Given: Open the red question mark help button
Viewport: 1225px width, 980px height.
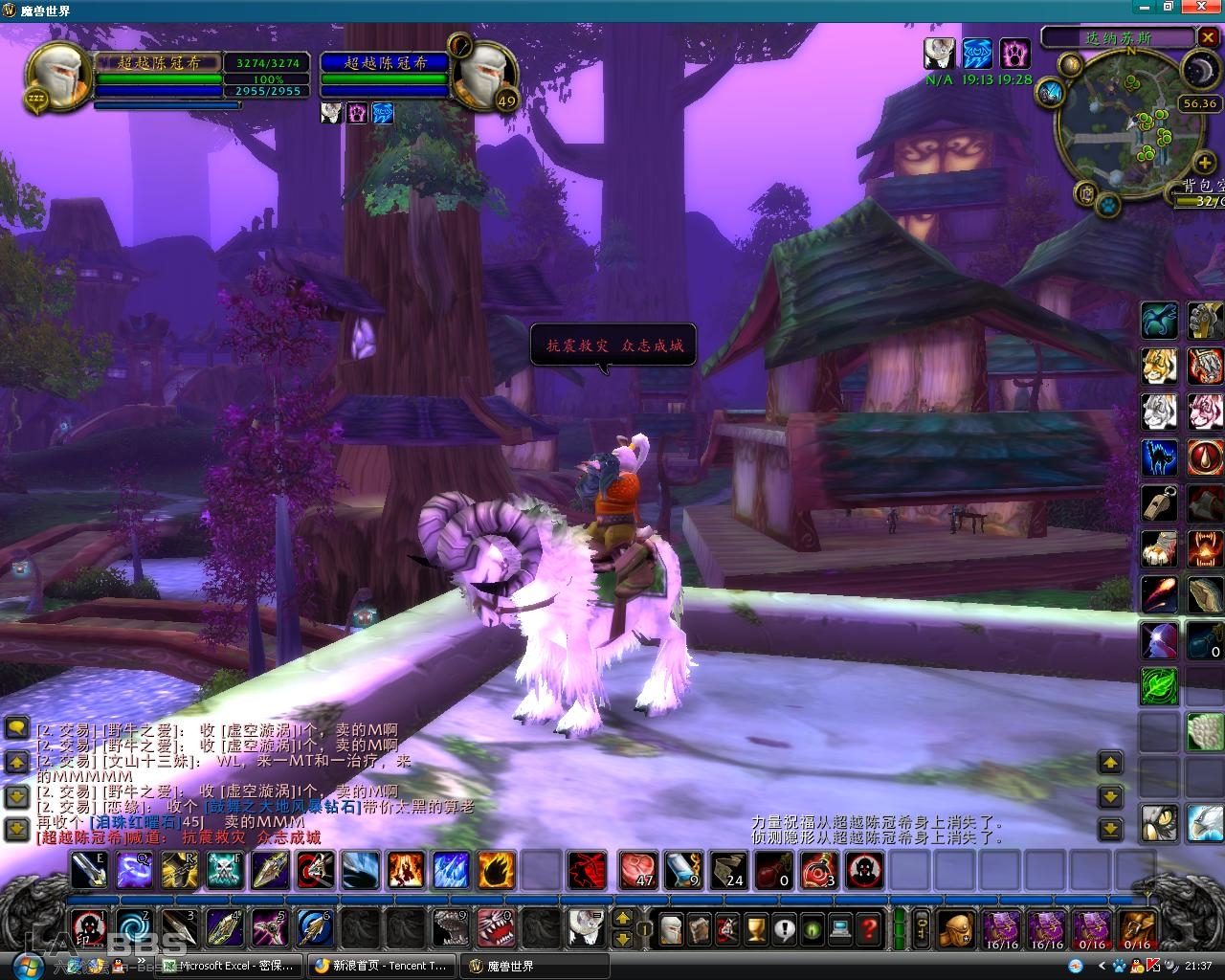Looking at the screenshot, I should pyautogui.click(x=869, y=927).
